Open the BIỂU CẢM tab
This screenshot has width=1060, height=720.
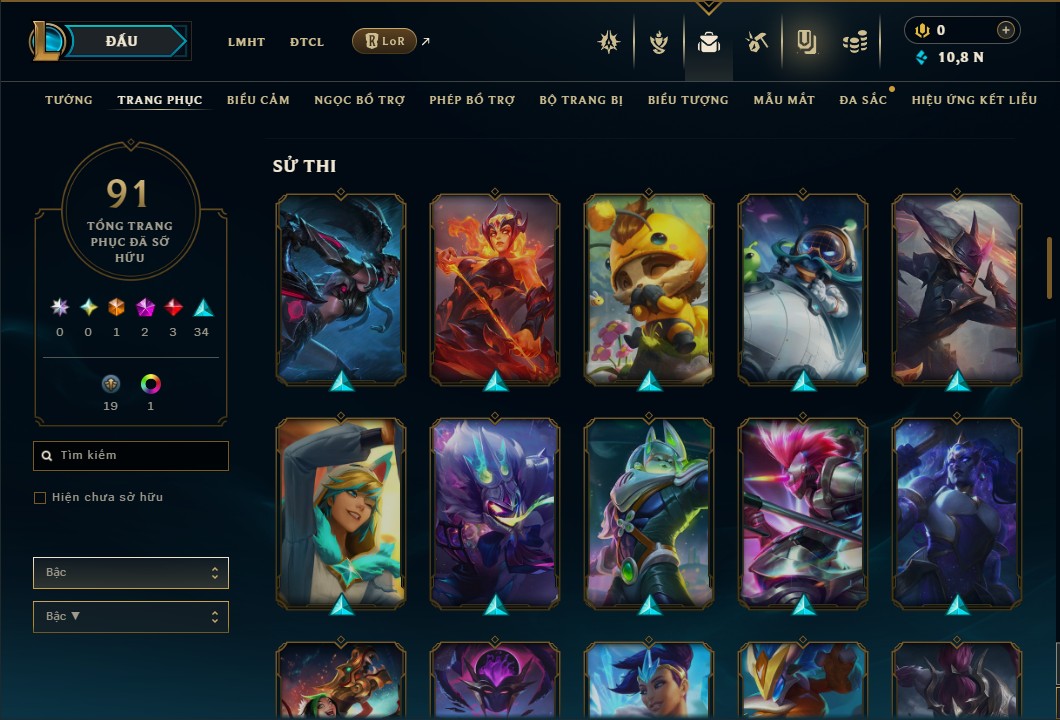(258, 100)
